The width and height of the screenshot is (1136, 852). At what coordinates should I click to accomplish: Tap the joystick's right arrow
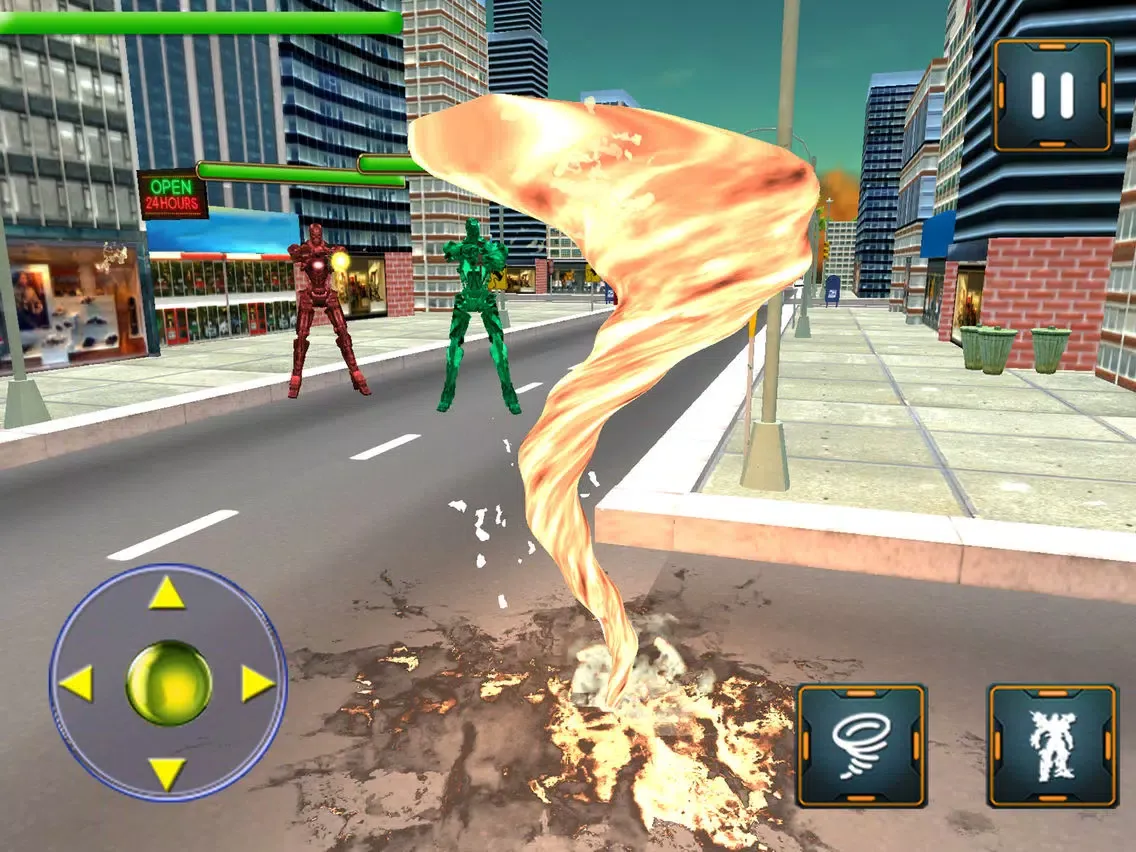[x=257, y=684]
